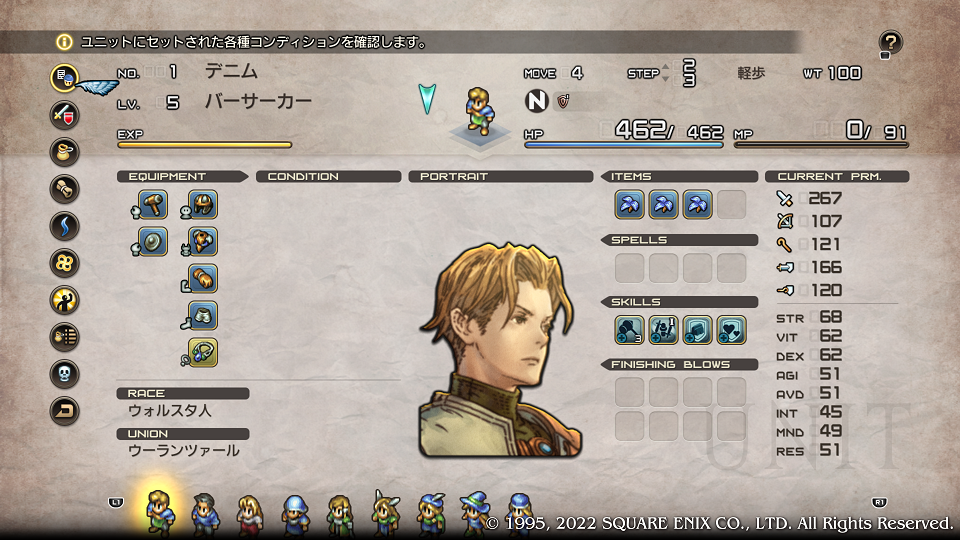Switch to the scroll sidebar tab

(x=65, y=188)
